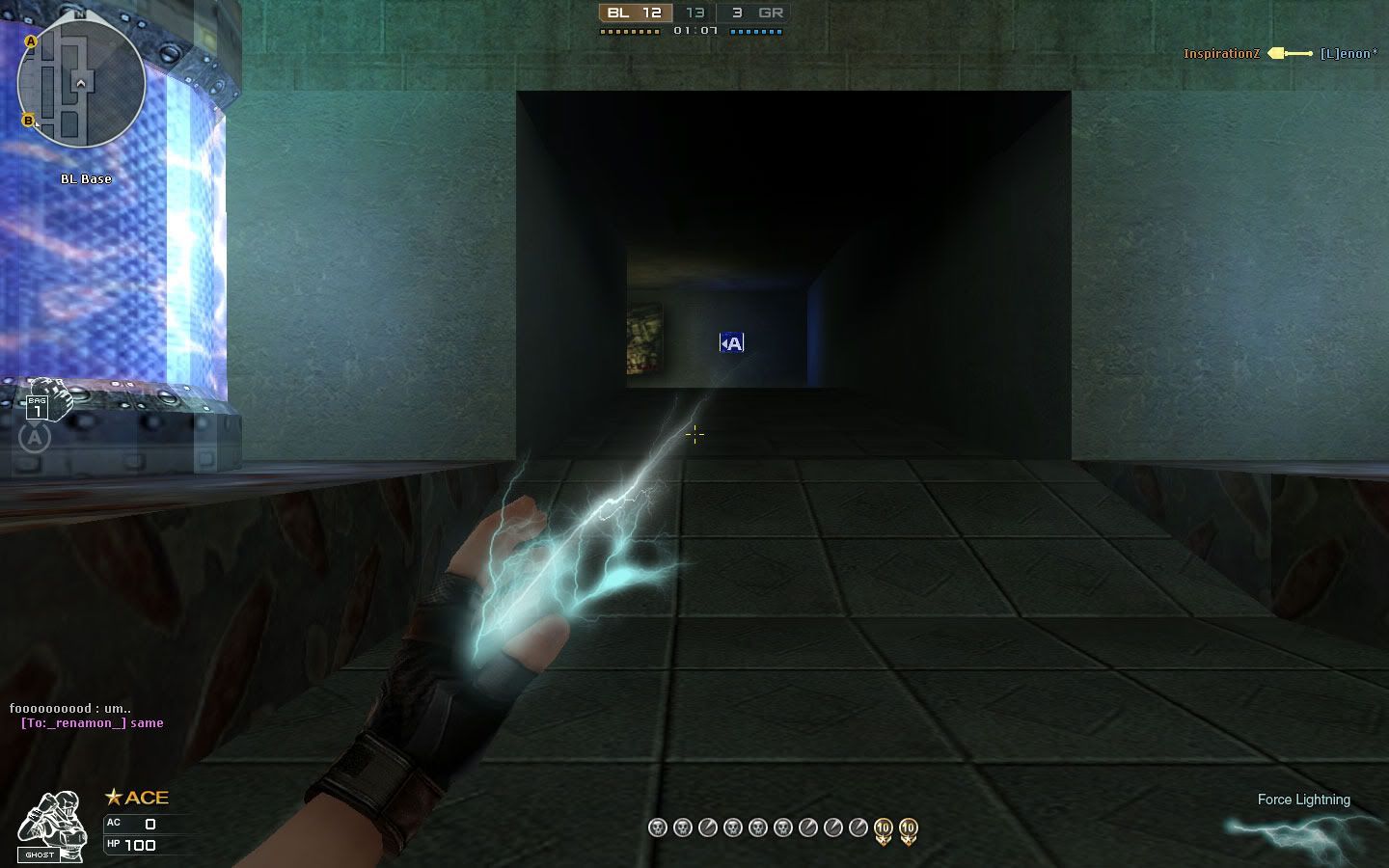Image resolution: width=1389 pixels, height=868 pixels.
Task: Toggle the minimap A waypoint marker
Action: tap(32, 41)
